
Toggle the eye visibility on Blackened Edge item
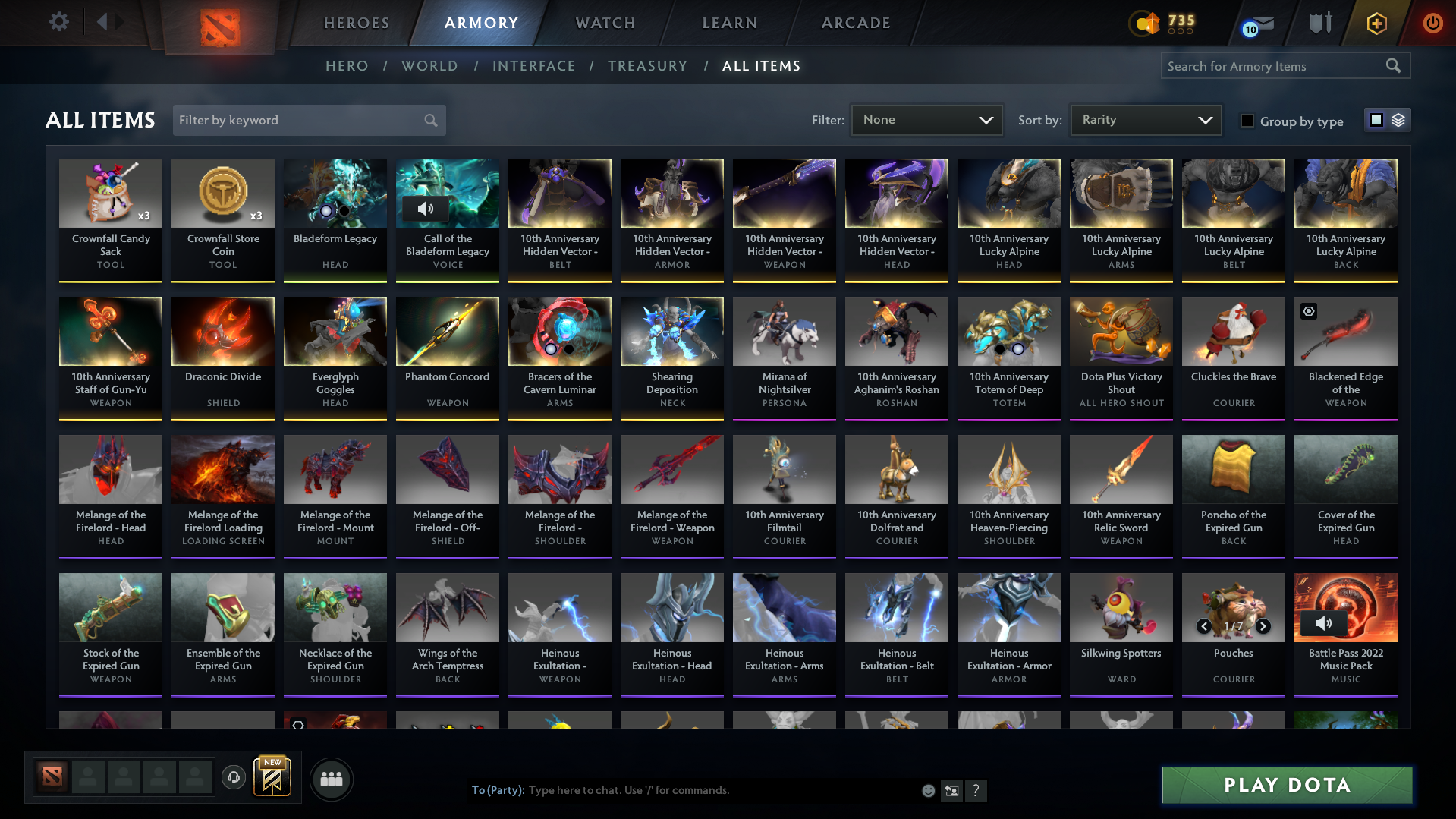pyautogui.click(x=1307, y=311)
